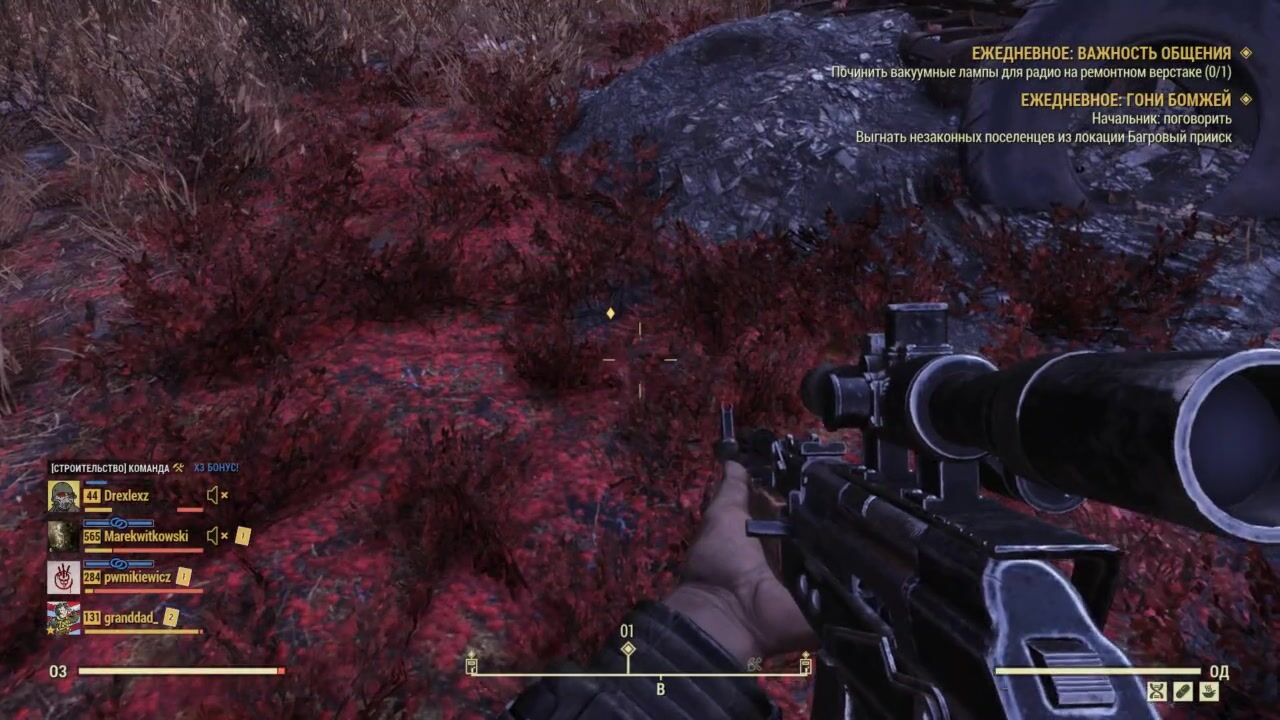This screenshot has height=720, width=1280.
Task: Select the Важность общения daily quest tracker
Action: click(1101, 53)
